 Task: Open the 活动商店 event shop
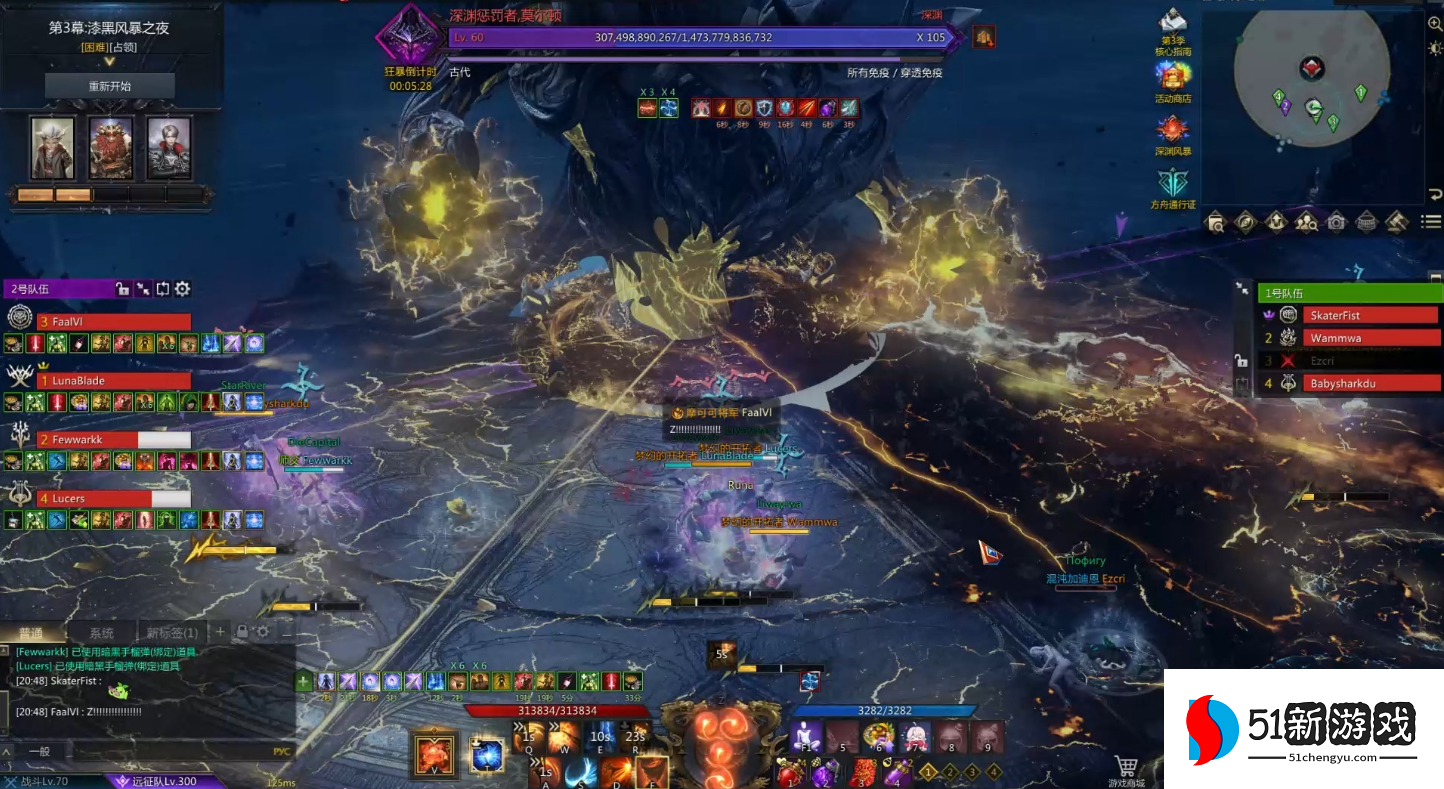(1173, 80)
